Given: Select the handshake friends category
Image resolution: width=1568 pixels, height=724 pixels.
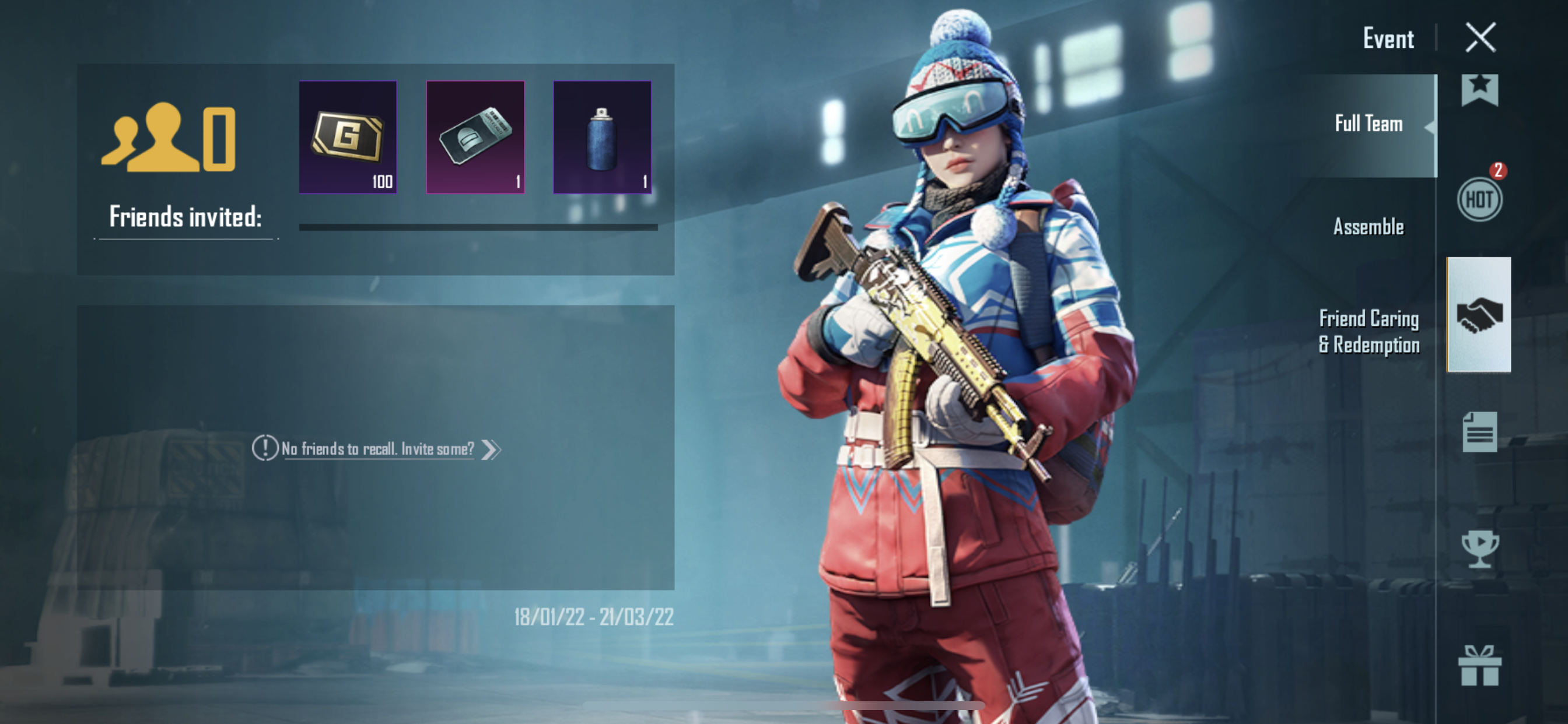Looking at the screenshot, I should coord(1479,315).
